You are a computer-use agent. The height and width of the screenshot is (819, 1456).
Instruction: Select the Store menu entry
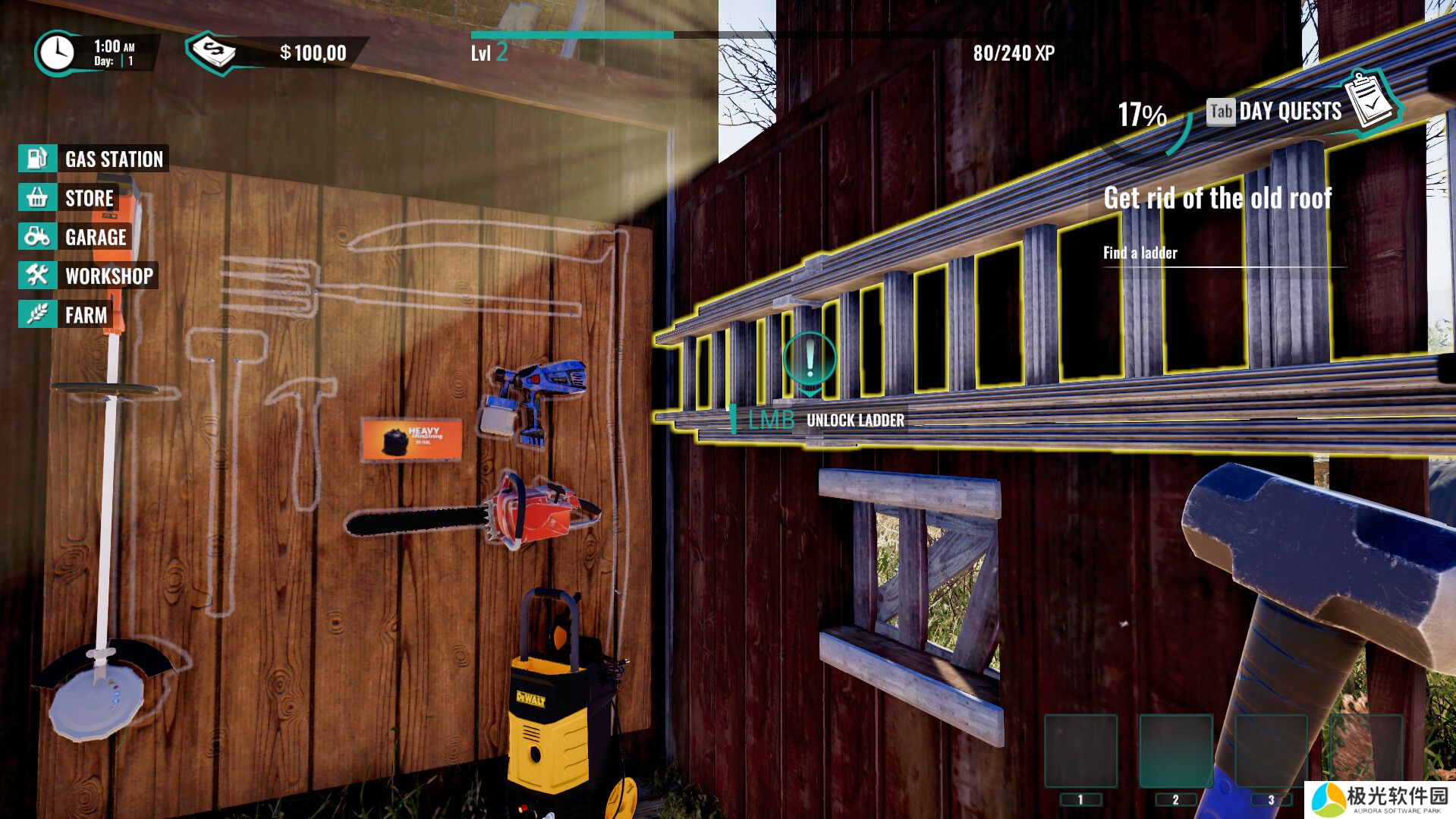(68, 198)
